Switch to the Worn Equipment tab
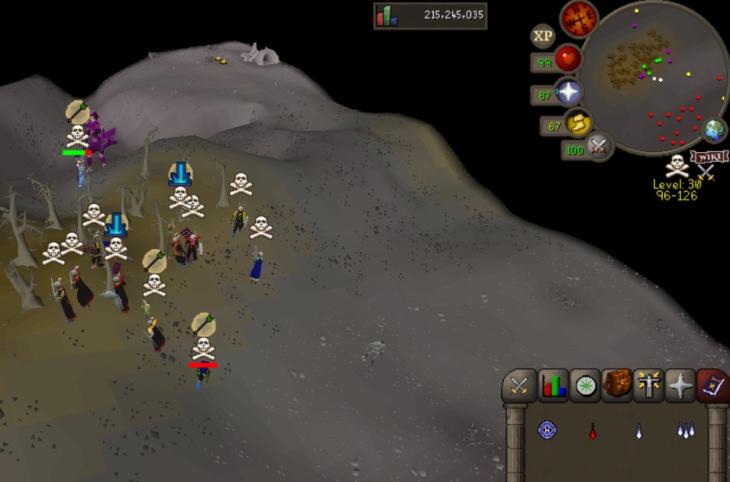 [649, 385]
